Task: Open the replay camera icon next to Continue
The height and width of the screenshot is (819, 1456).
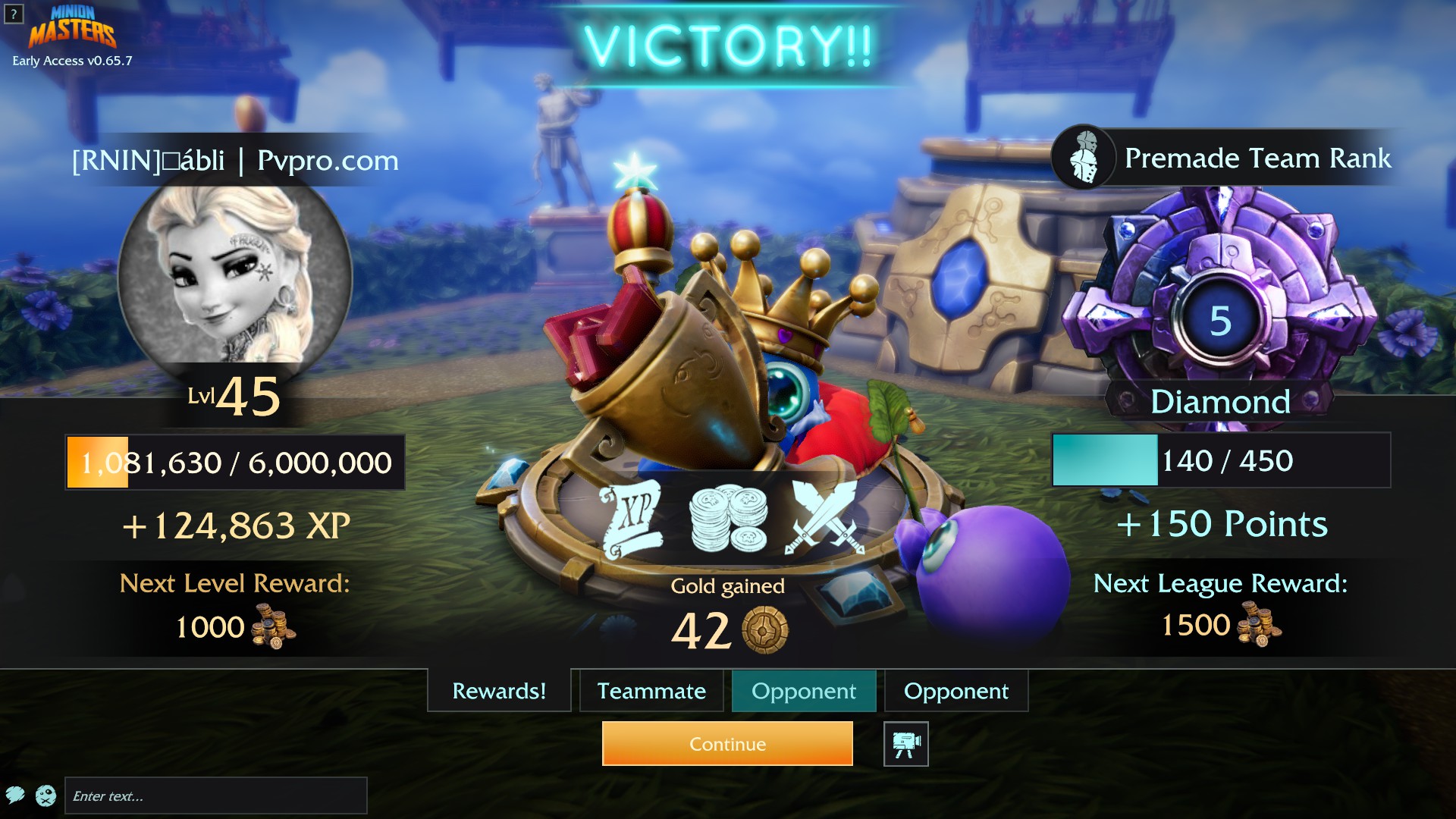Action: 905,744
